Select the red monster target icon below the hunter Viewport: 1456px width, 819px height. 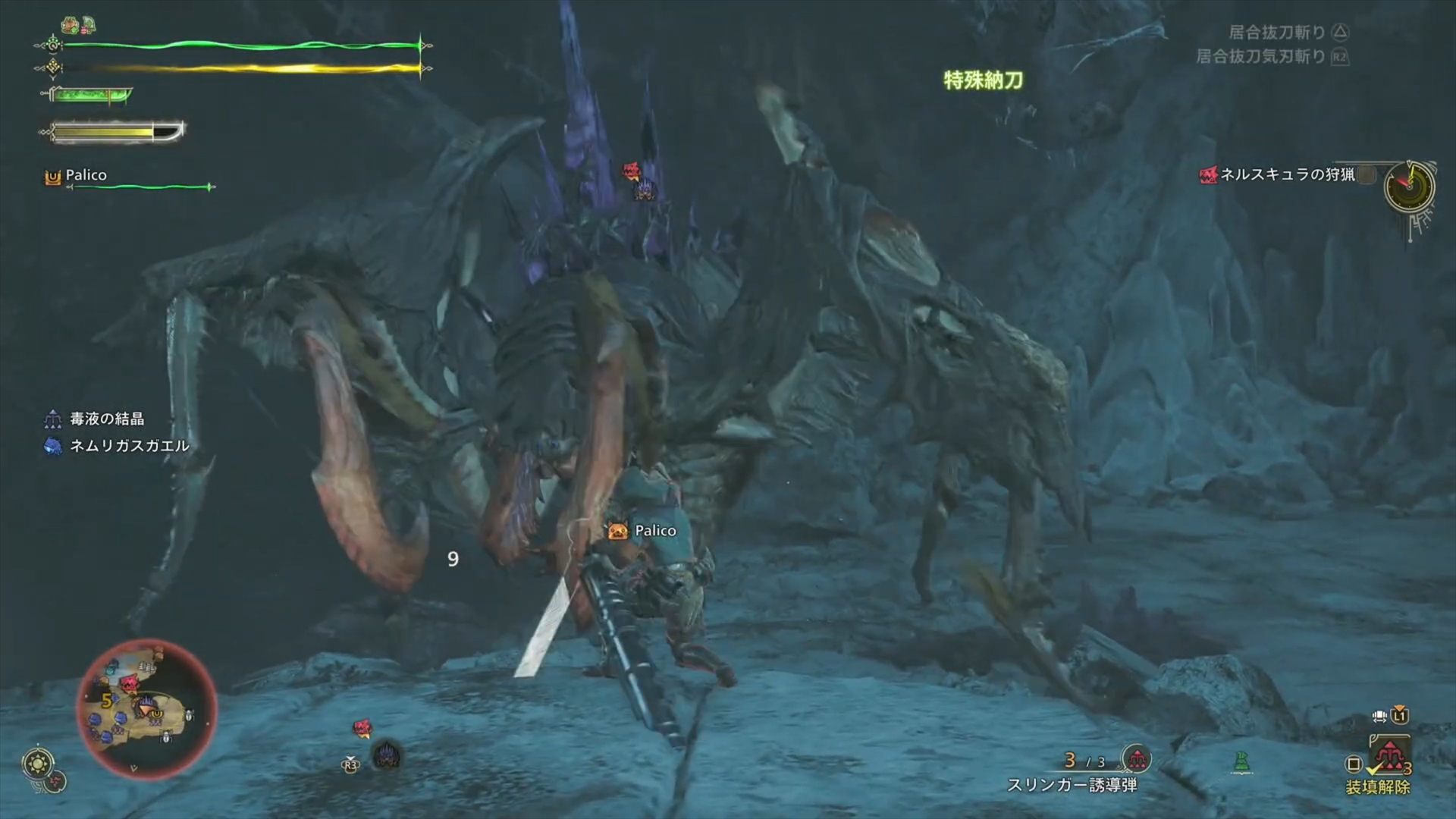point(362,729)
